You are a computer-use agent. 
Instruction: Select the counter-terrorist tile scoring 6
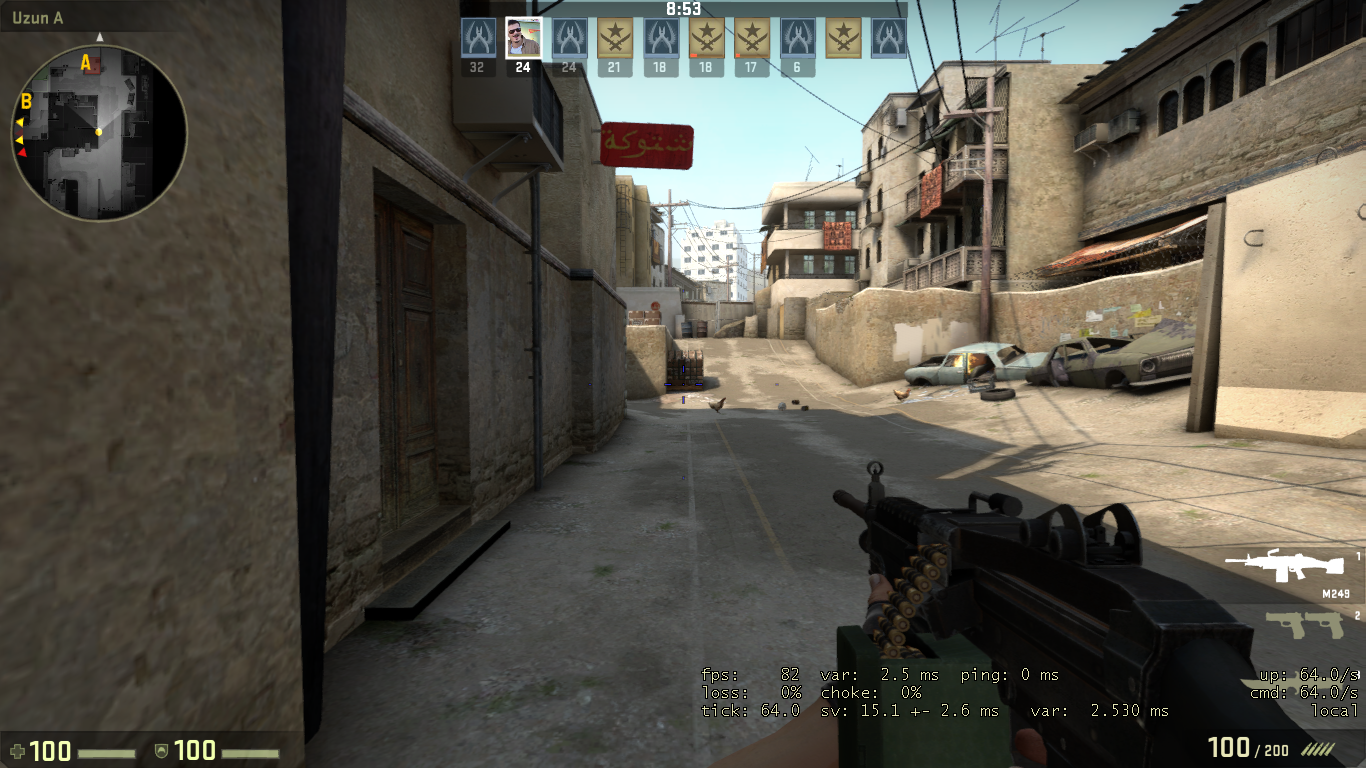(x=797, y=38)
